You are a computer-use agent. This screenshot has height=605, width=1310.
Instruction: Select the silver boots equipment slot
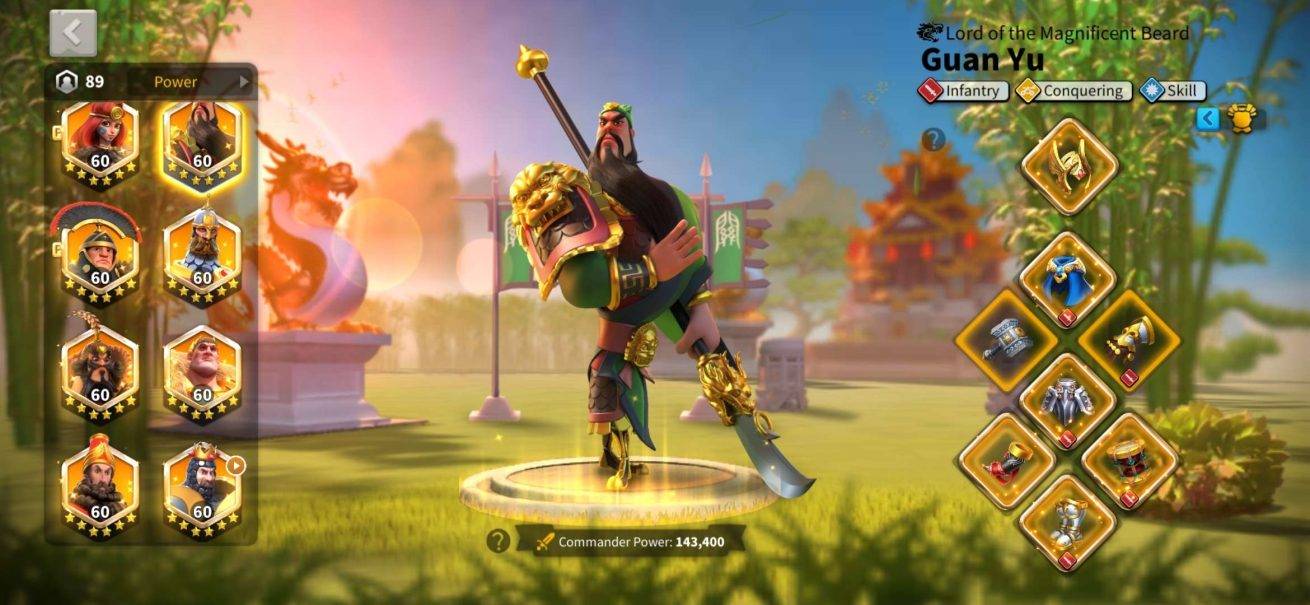(x=1068, y=523)
